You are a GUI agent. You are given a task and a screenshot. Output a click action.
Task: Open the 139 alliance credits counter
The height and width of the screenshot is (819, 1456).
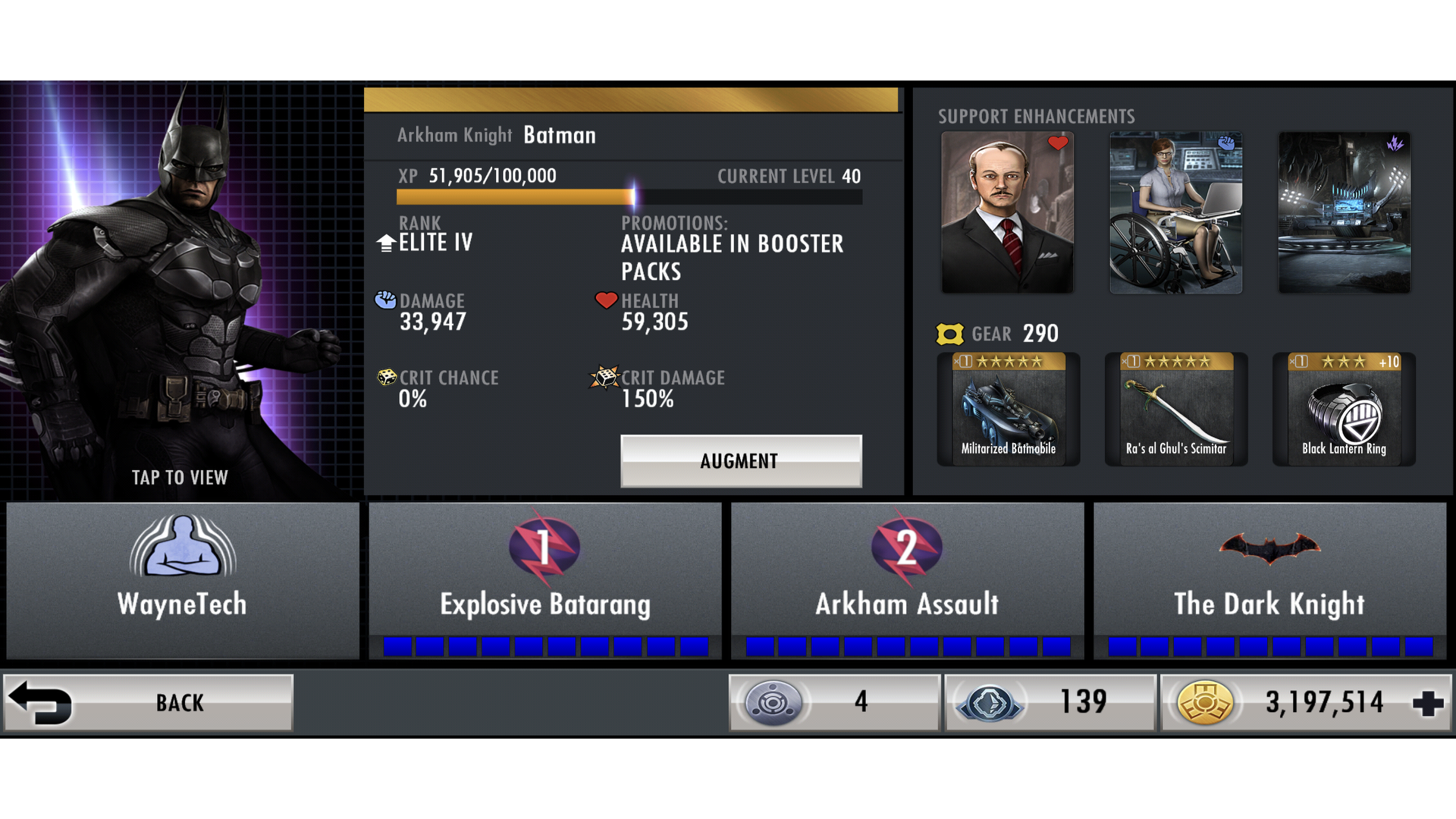click(x=1050, y=703)
